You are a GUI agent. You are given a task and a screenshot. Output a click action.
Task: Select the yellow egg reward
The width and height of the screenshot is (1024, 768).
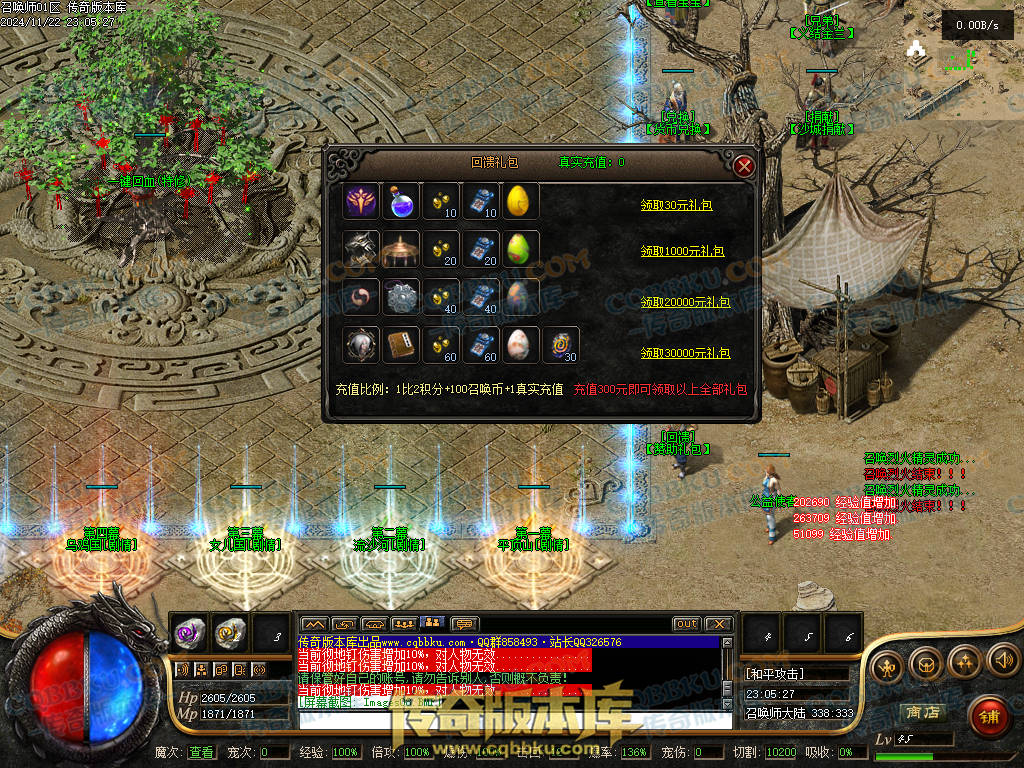click(x=520, y=201)
